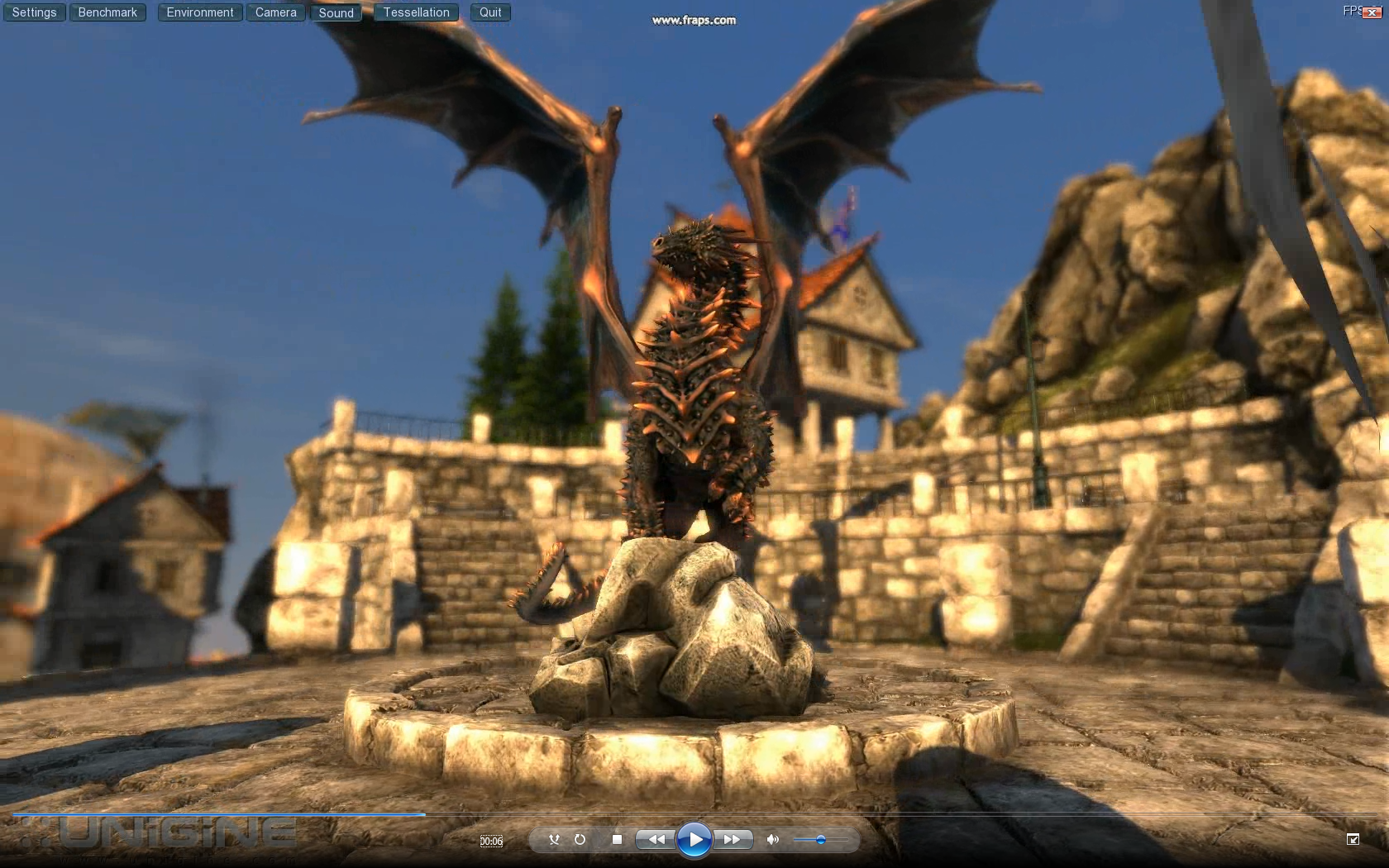The image size is (1389, 868).
Task: Quit the Unigine benchmark
Action: [490, 12]
